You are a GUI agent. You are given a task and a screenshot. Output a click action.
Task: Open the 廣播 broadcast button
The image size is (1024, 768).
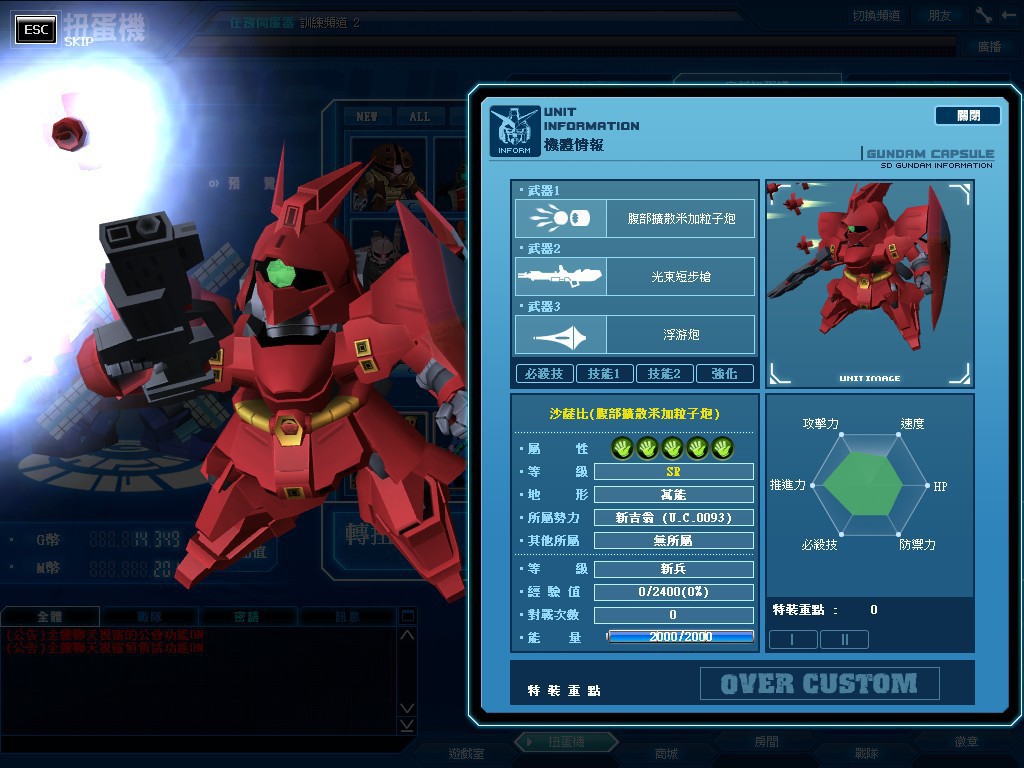tap(988, 47)
